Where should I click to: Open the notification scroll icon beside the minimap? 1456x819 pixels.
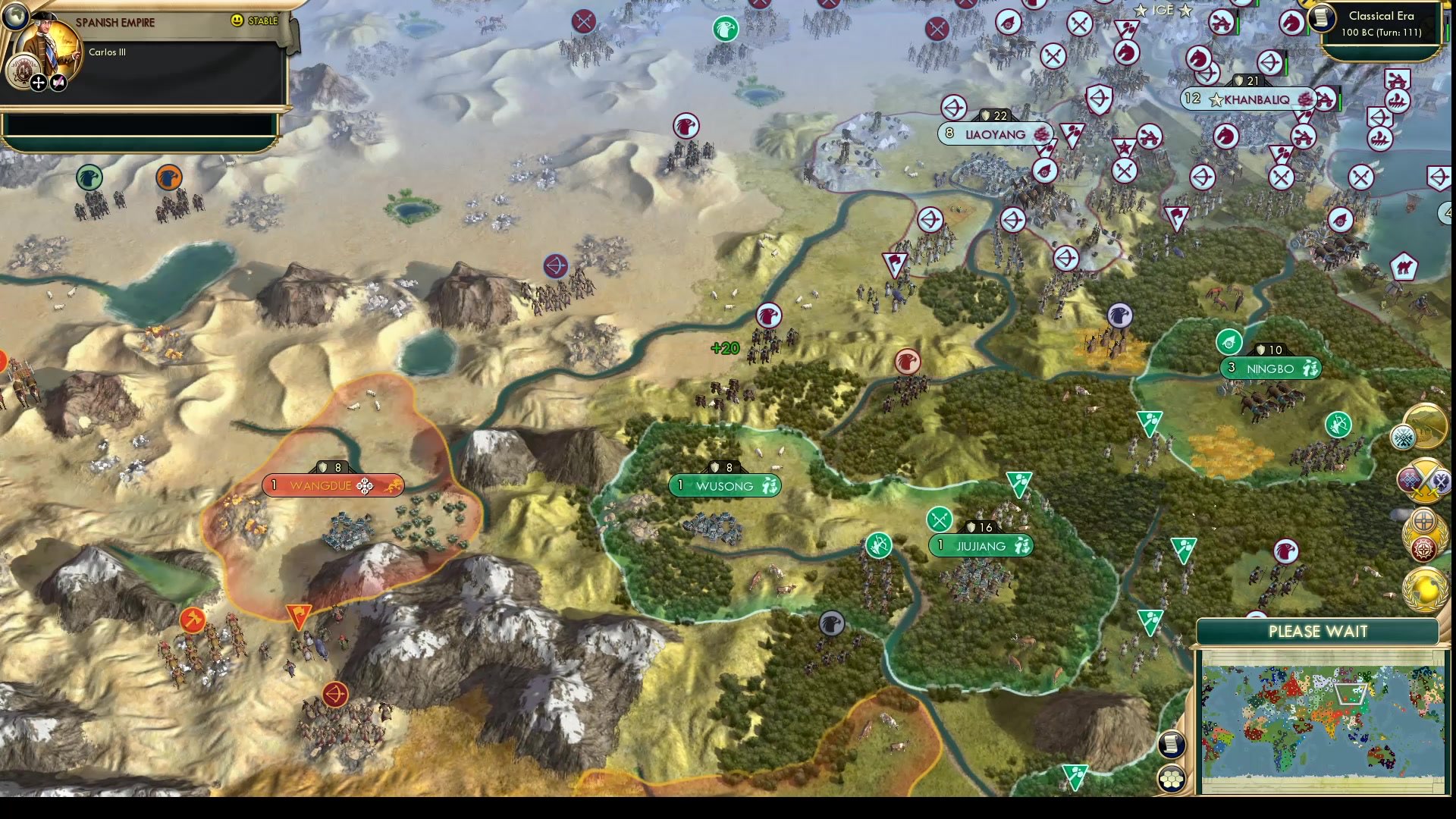tap(1170, 743)
